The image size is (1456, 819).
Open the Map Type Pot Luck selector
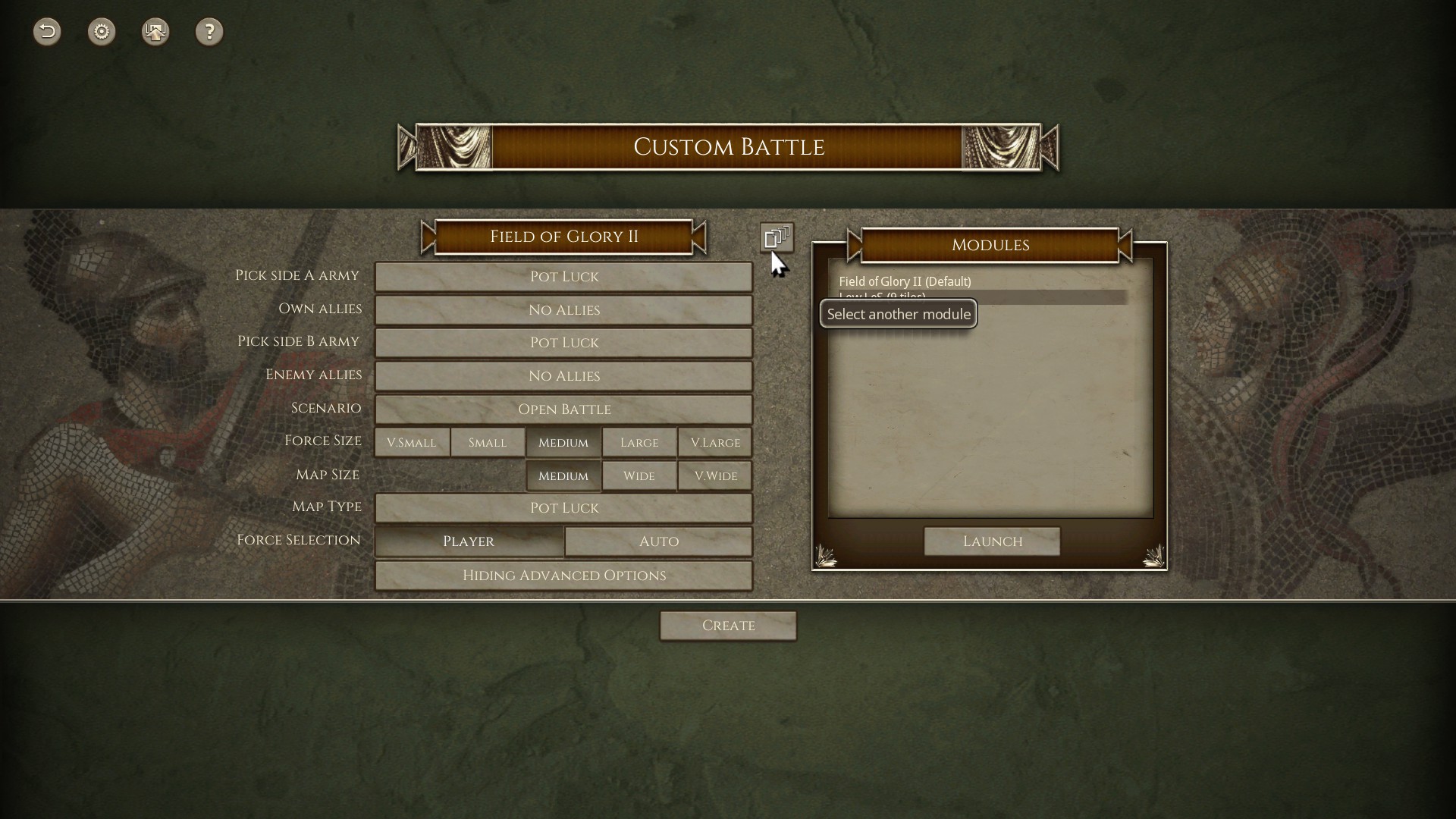(x=563, y=508)
